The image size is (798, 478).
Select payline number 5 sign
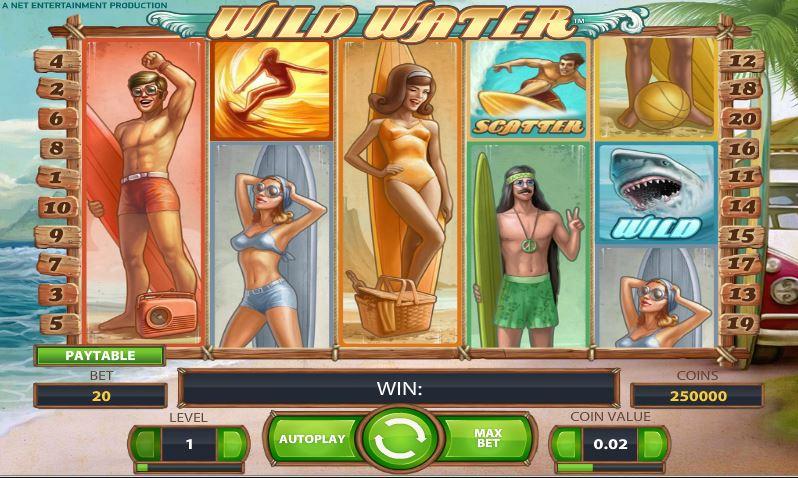57,323
